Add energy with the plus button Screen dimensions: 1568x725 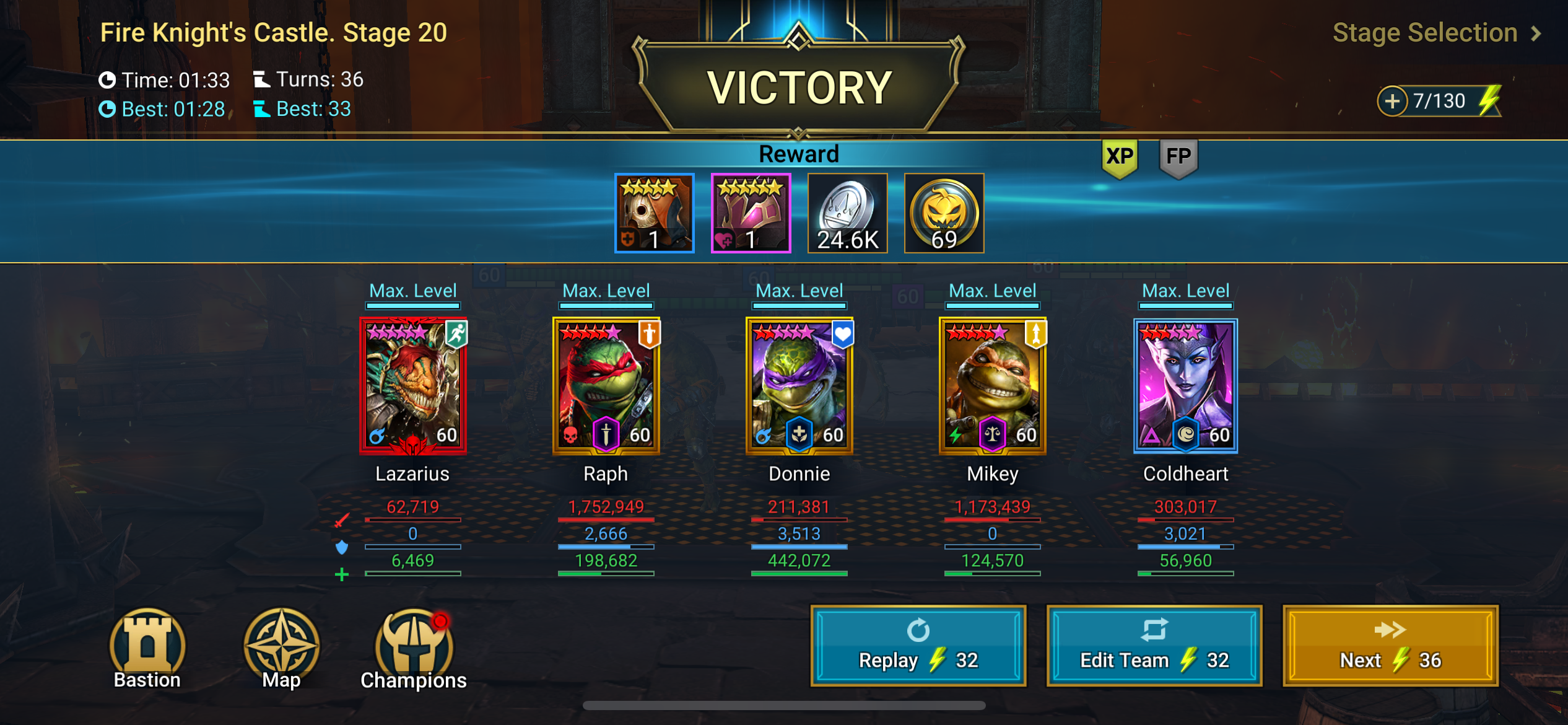(x=1392, y=101)
